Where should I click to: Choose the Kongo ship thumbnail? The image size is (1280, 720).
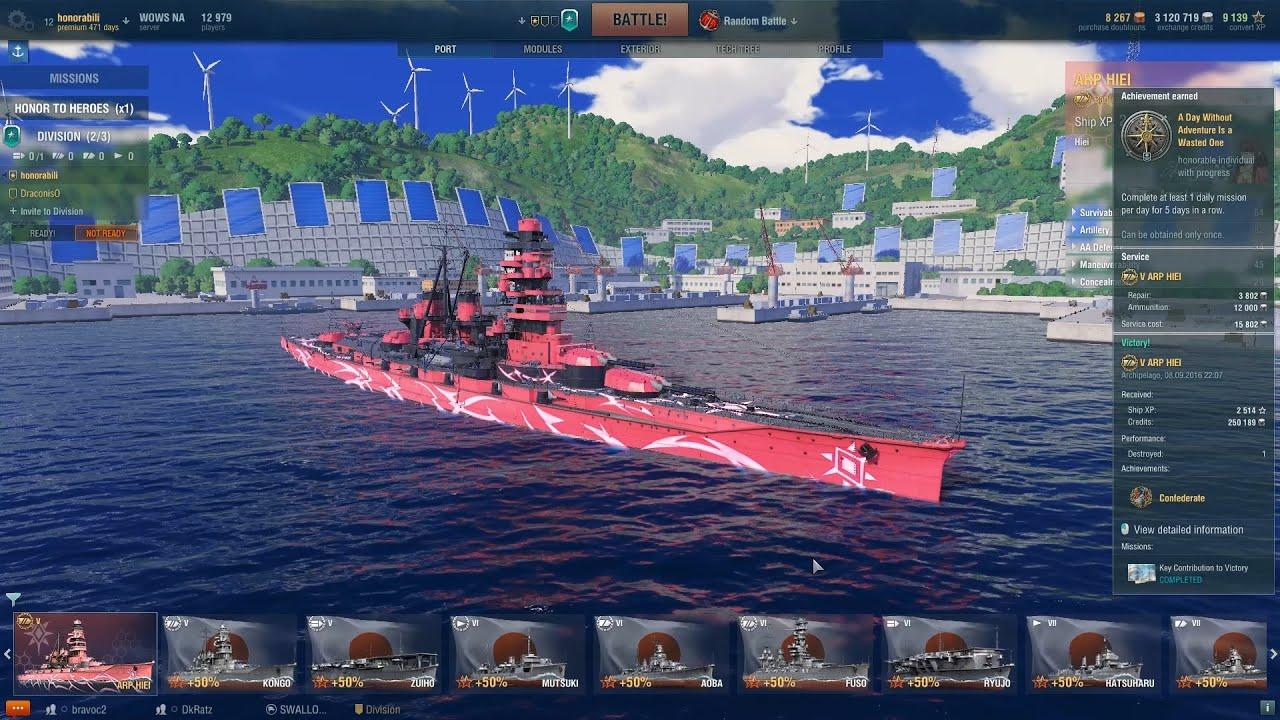230,651
